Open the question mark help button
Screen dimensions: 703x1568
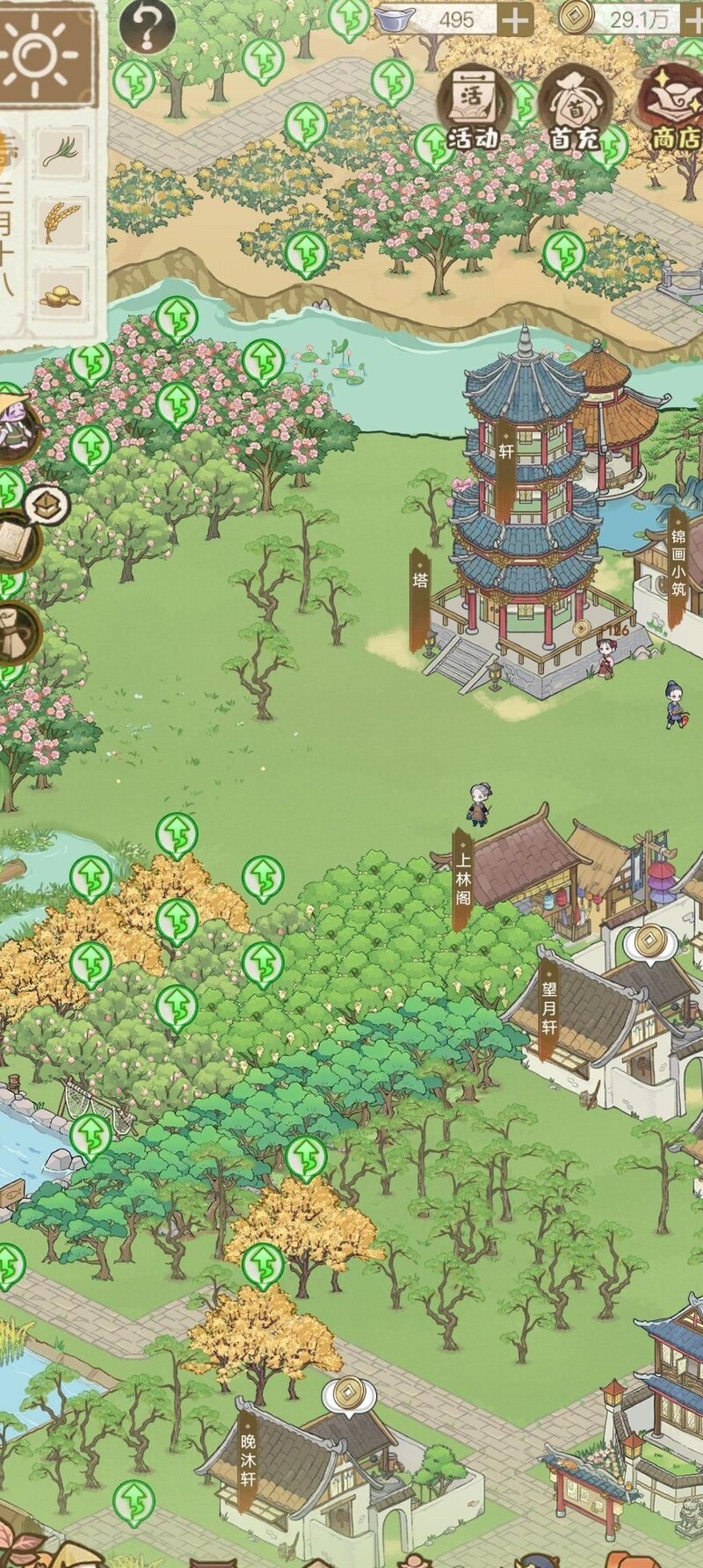tap(147, 25)
